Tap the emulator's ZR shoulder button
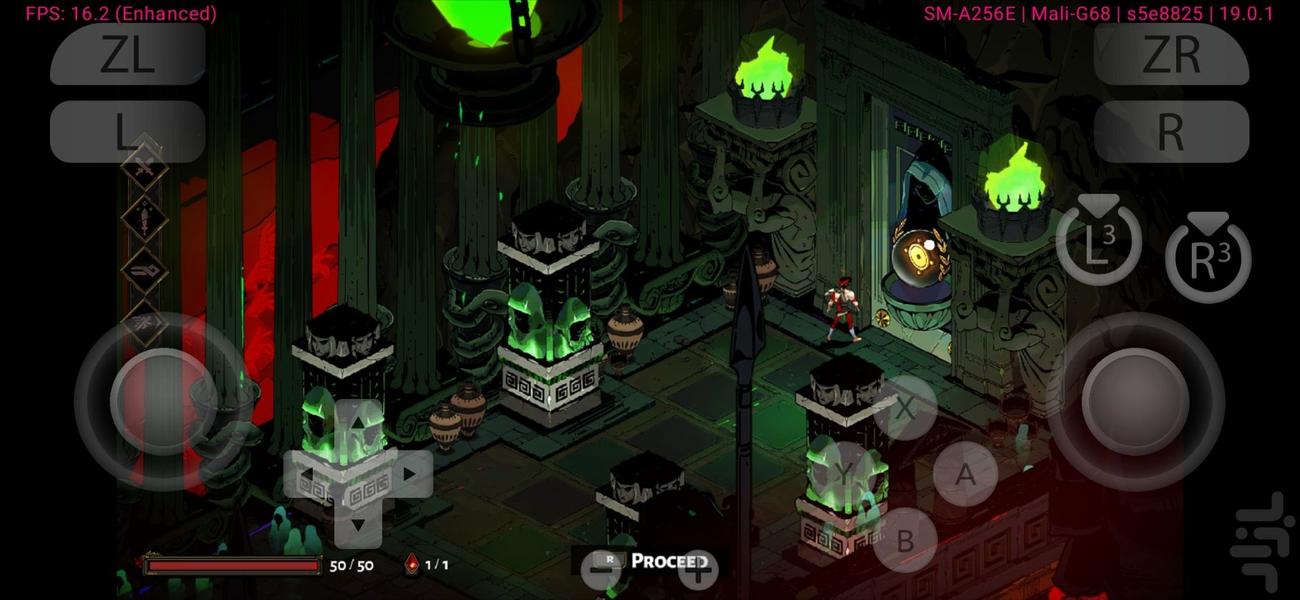The image size is (1300, 600). point(1171,54)
